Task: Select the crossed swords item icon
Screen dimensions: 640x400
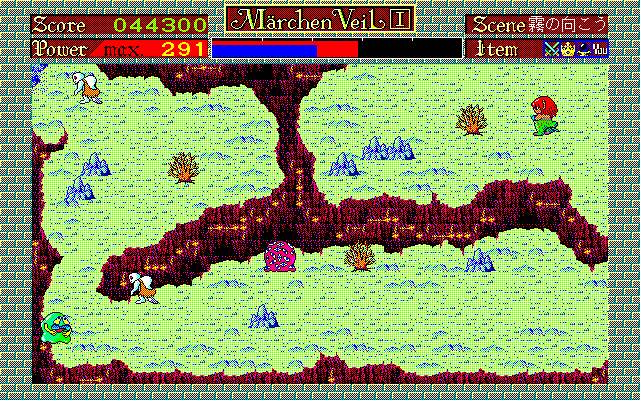Action: coord(551,47)
